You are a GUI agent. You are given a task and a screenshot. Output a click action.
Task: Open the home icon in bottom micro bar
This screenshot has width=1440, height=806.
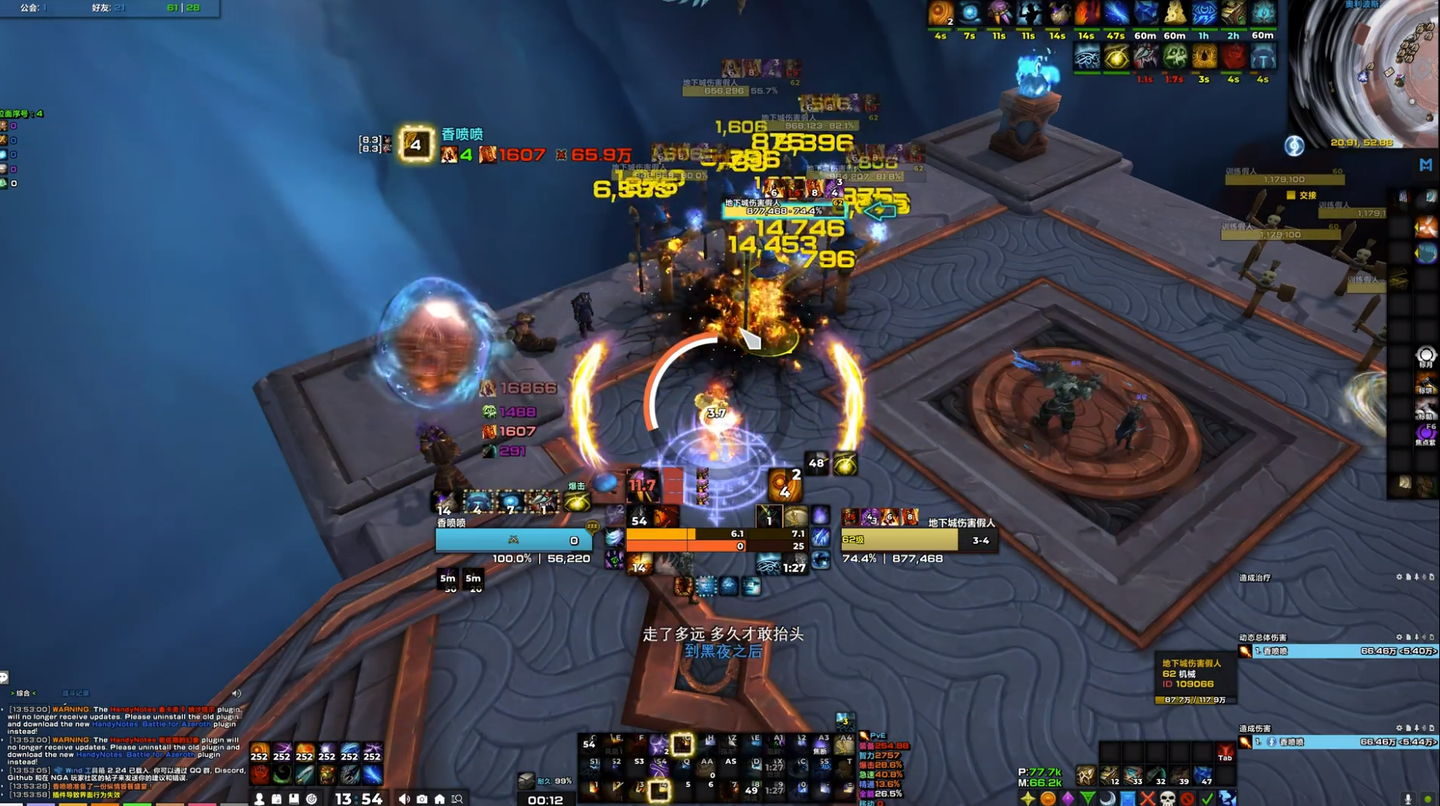(x=440, y=798)
